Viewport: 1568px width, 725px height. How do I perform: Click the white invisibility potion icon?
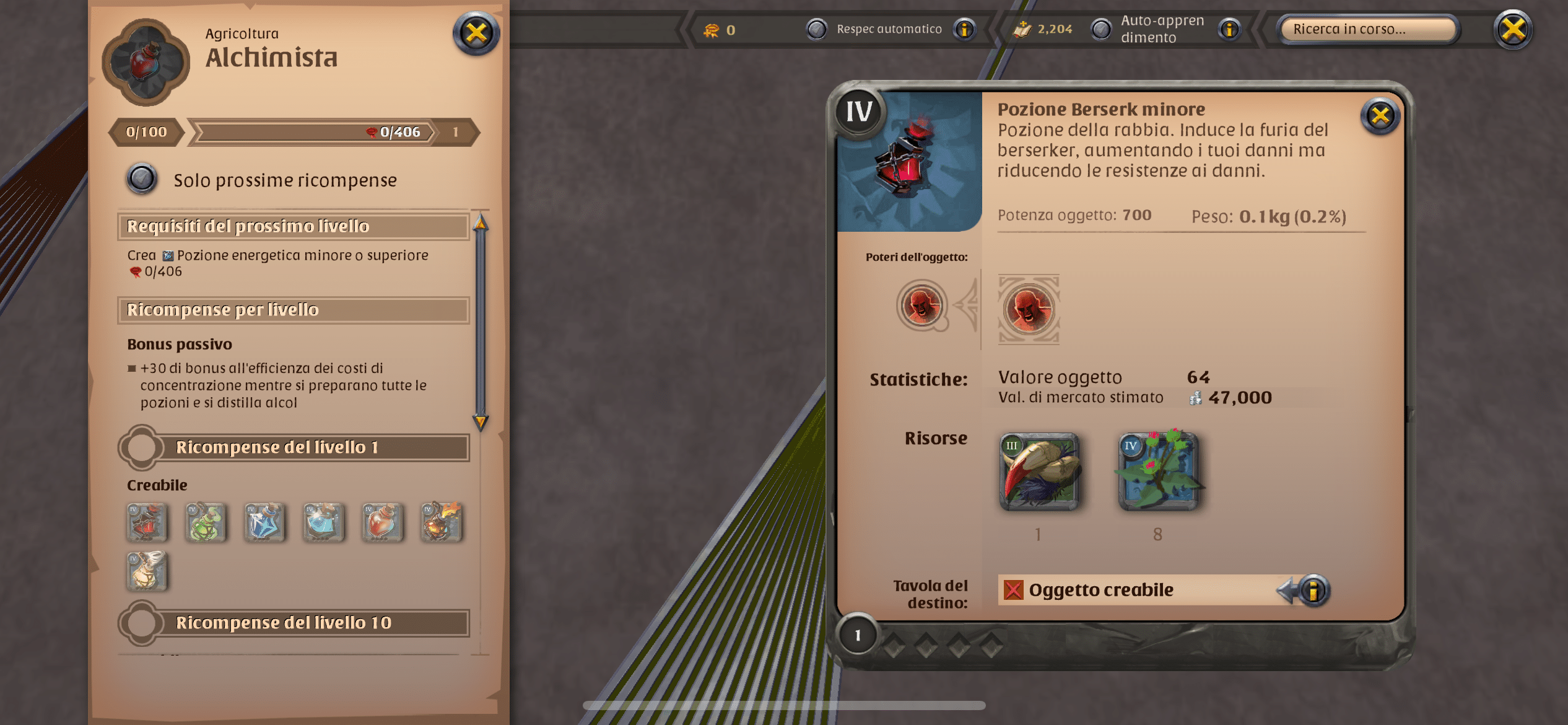click(x=147, y=572)
